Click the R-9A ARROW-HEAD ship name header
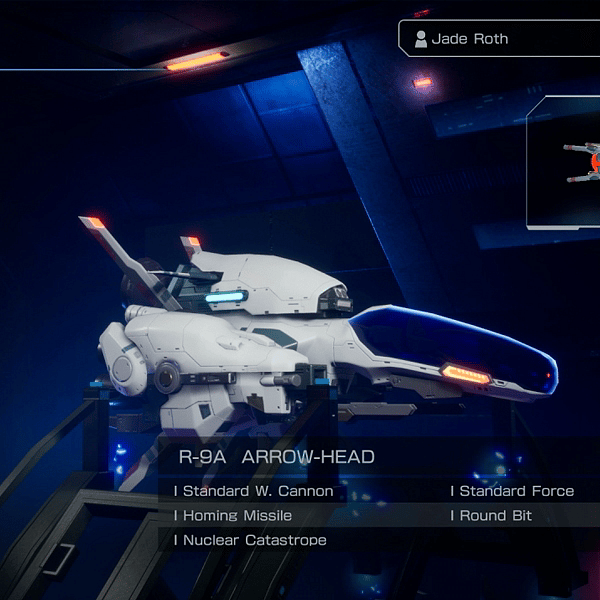 pyautogui.click(x=277, y=457)
